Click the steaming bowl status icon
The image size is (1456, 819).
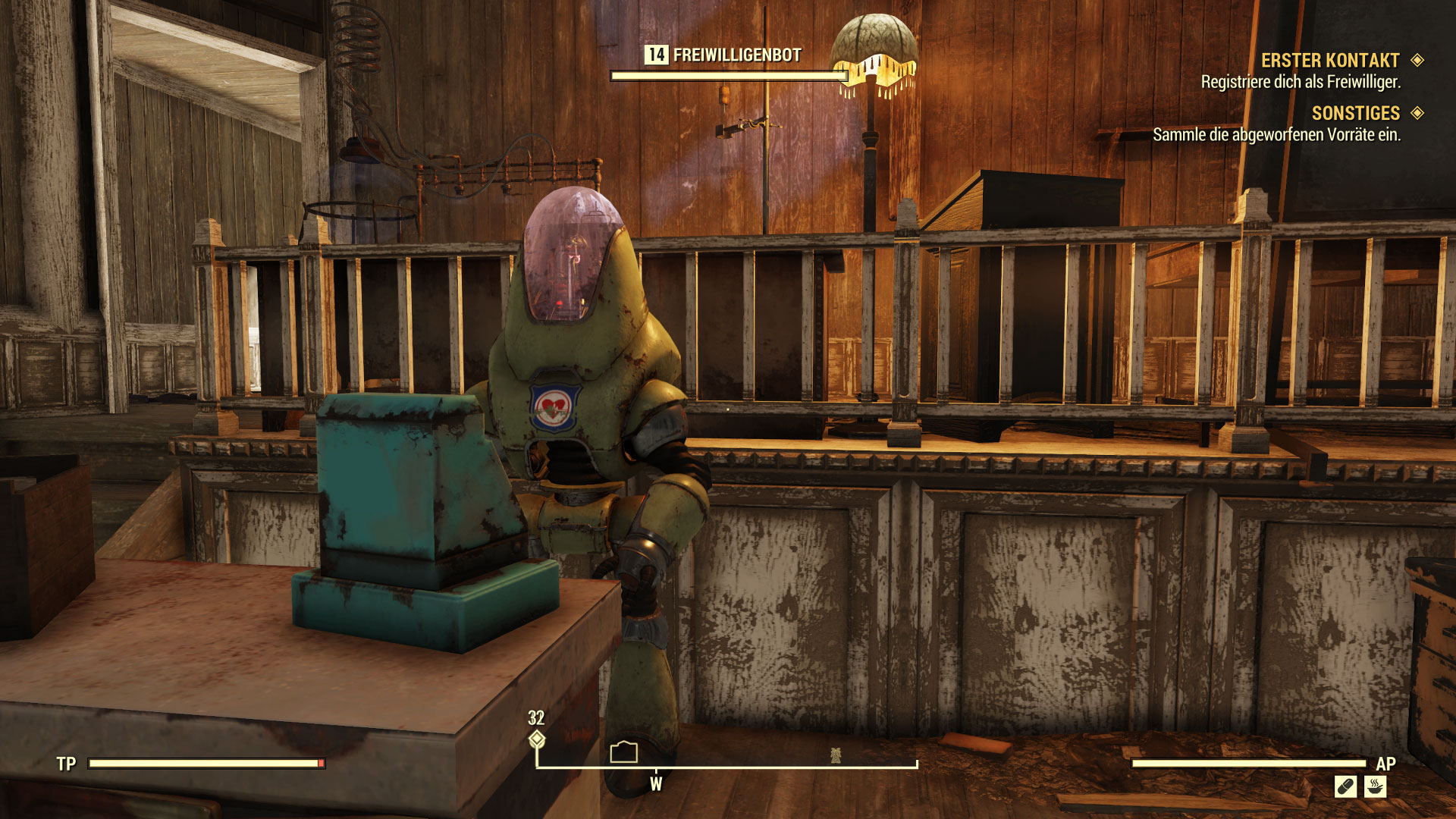click(1375, 787)
